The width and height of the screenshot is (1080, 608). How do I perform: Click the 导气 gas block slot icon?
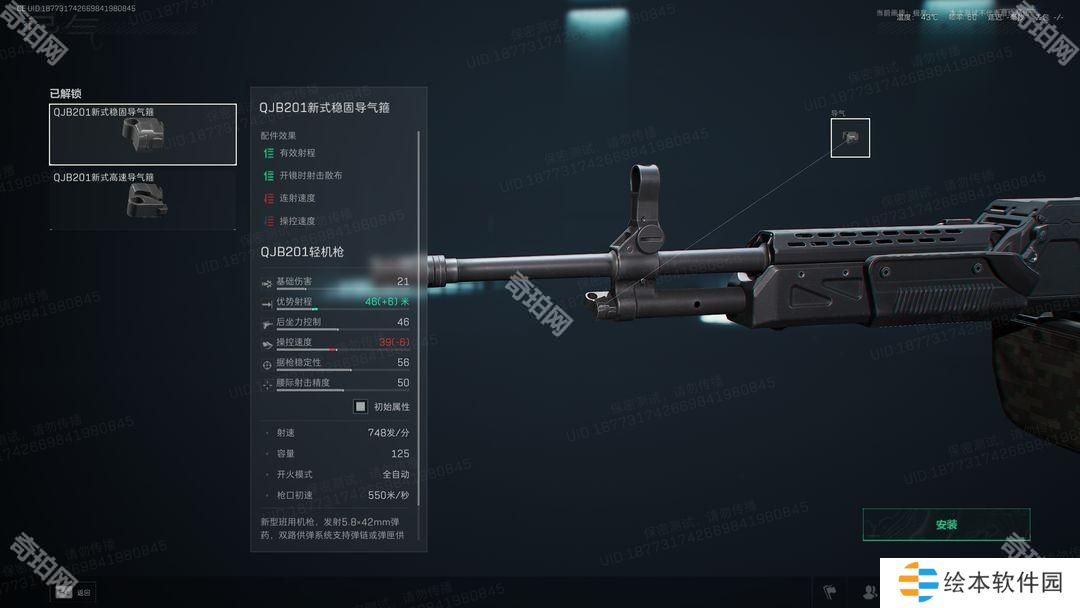point(850,138)
